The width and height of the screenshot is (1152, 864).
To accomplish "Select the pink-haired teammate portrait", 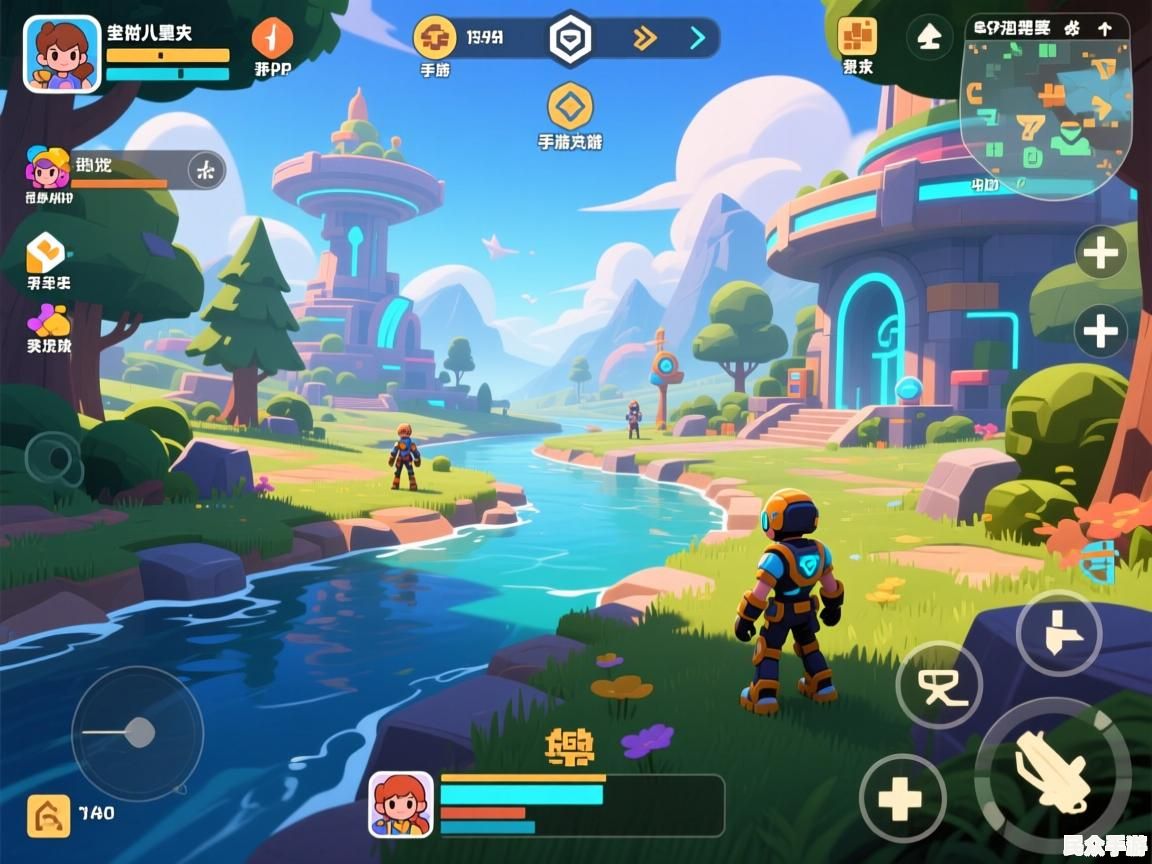I will pyautogui.click(x=47, y=168).
